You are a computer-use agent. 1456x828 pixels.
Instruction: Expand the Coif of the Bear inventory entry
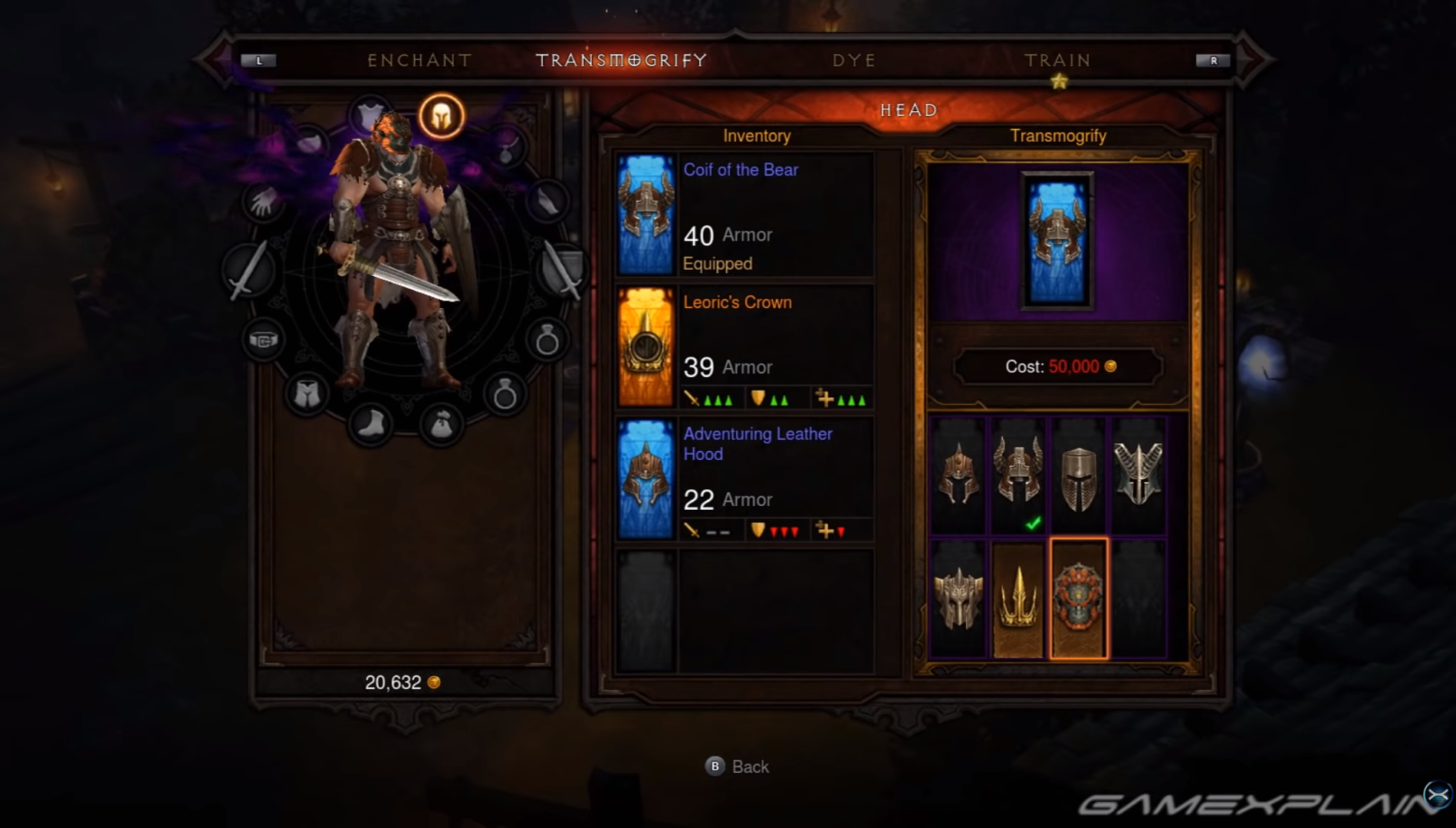741,215
